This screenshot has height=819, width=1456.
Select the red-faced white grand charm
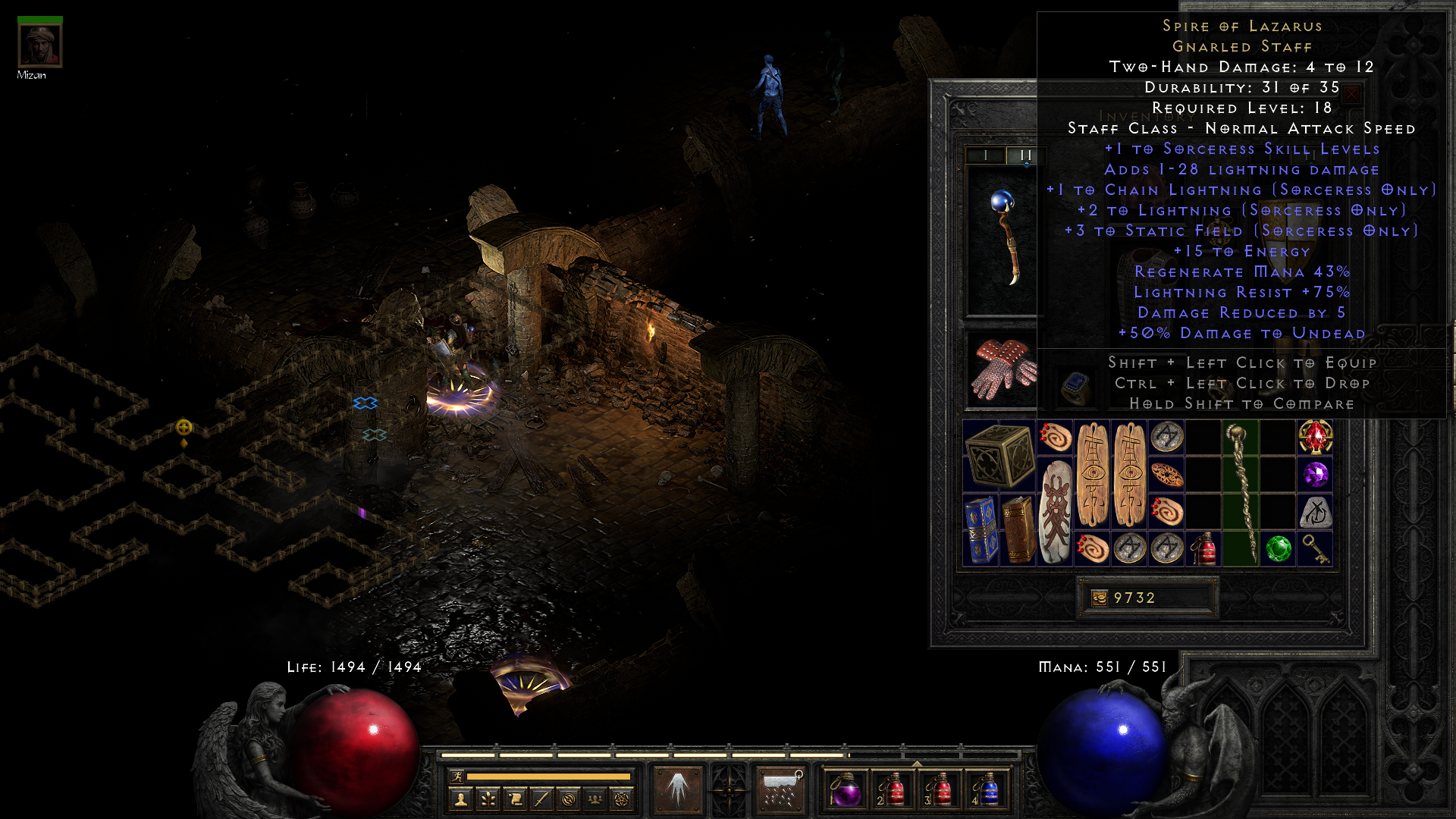[1055, 511]
